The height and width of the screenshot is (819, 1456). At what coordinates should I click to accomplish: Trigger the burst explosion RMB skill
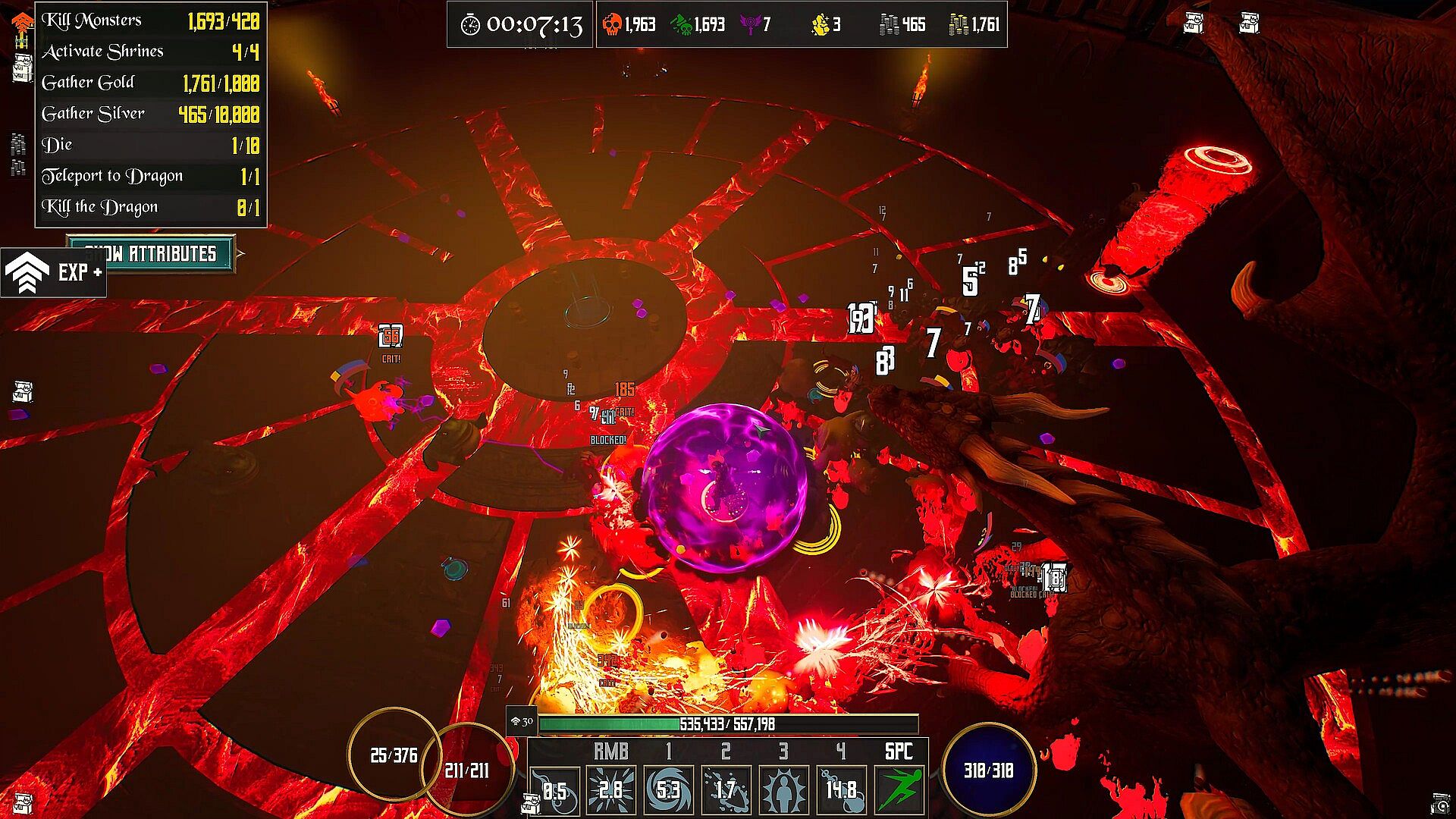tap(611, 790)
